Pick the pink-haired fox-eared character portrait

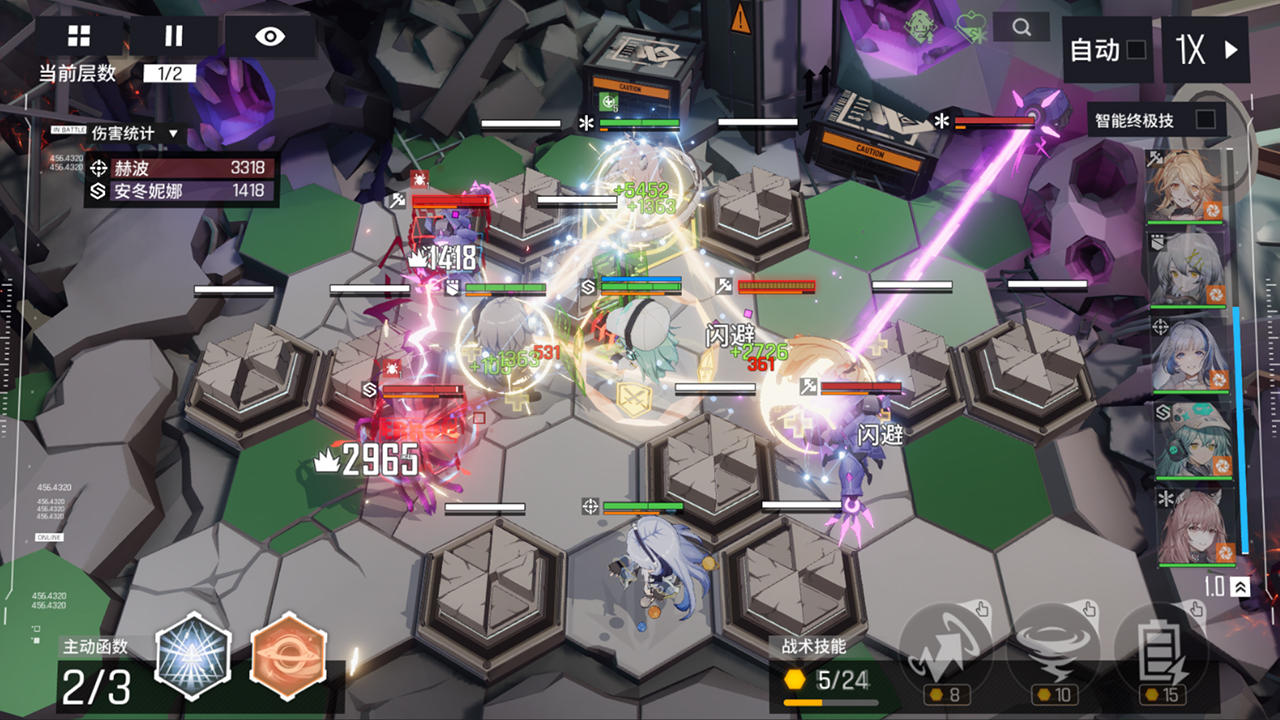click(1190, 527)
